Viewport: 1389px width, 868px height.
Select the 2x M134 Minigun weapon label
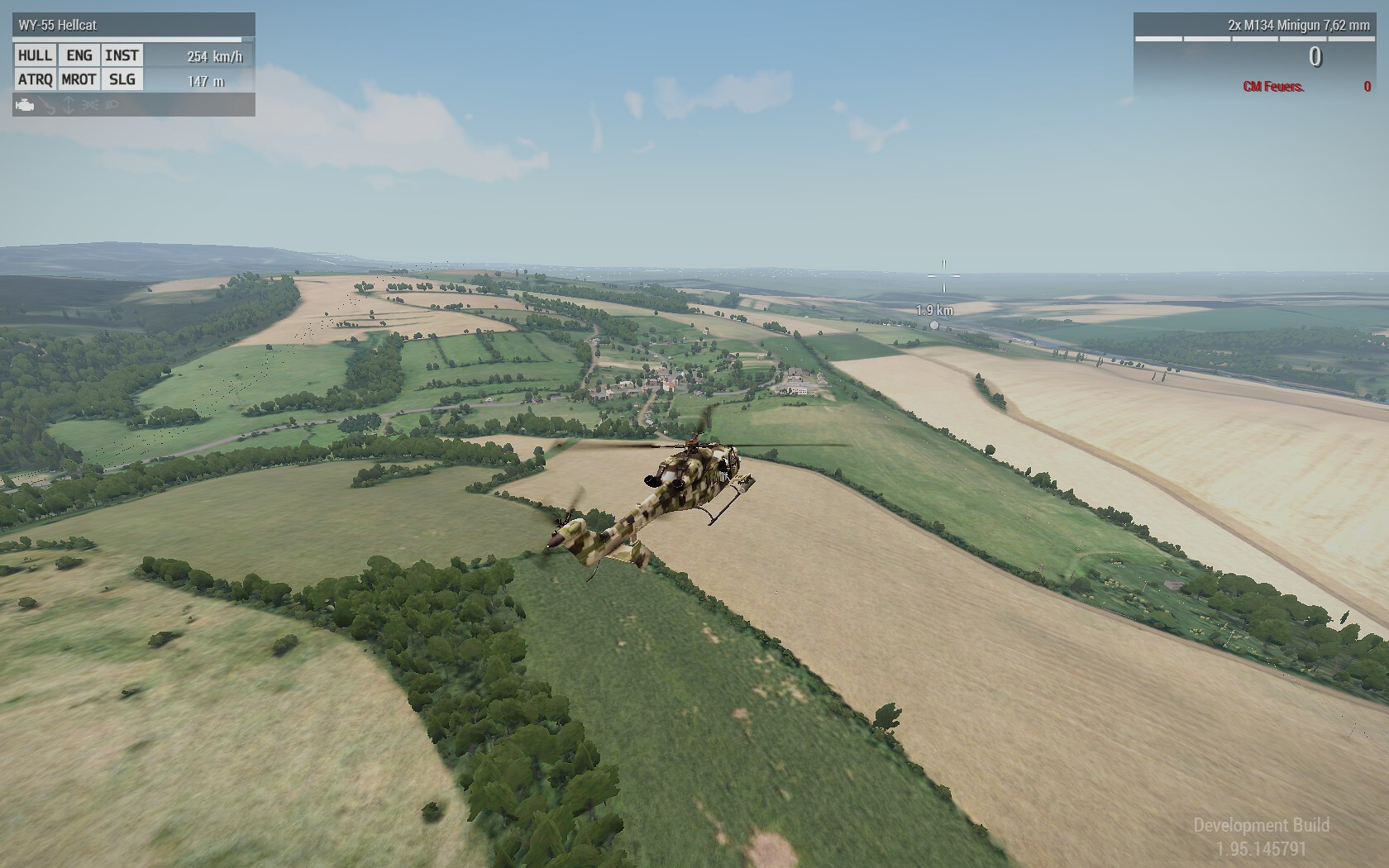click(1298, 26)
